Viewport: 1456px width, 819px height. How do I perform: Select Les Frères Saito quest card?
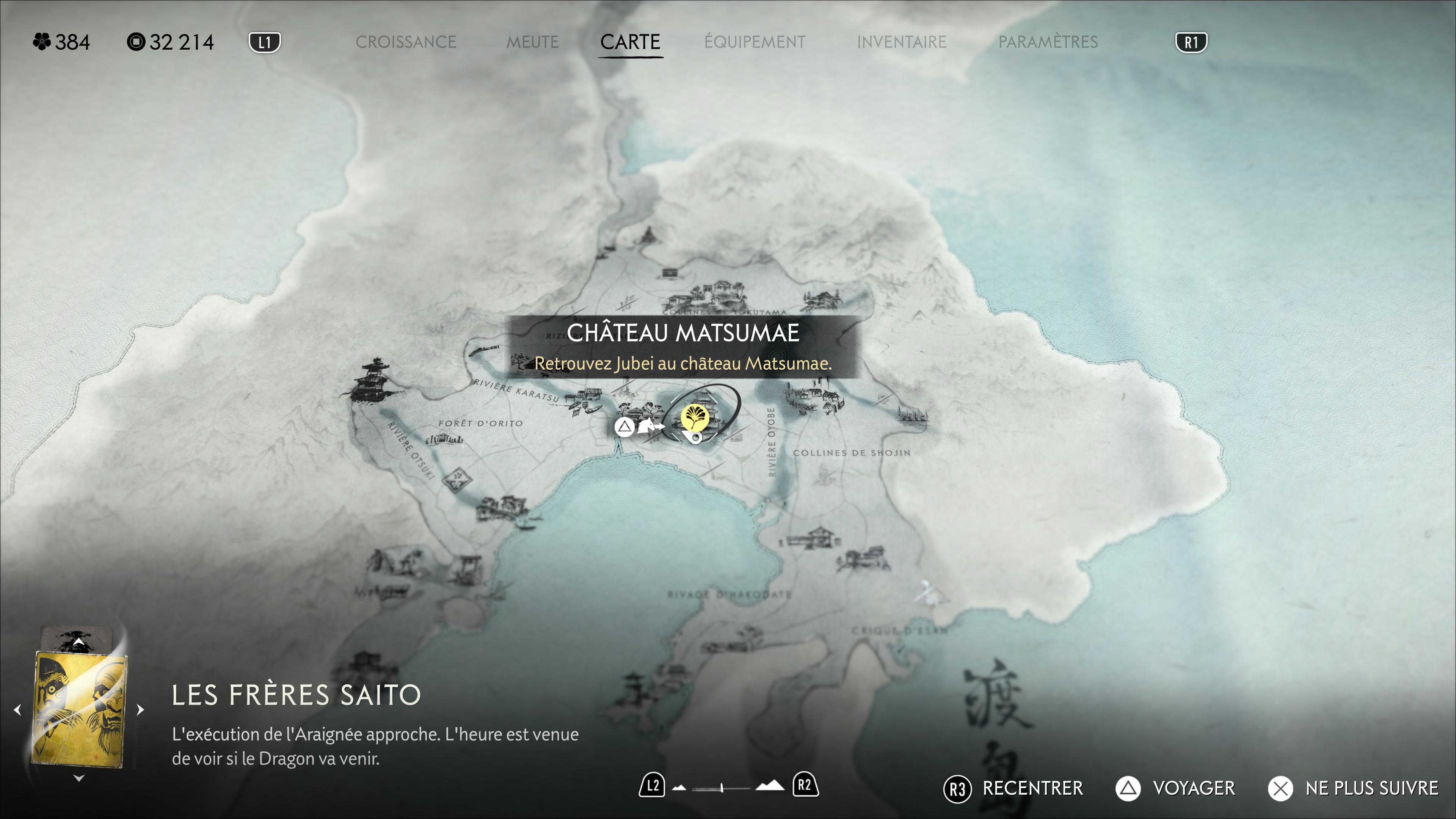click(79, 709)
